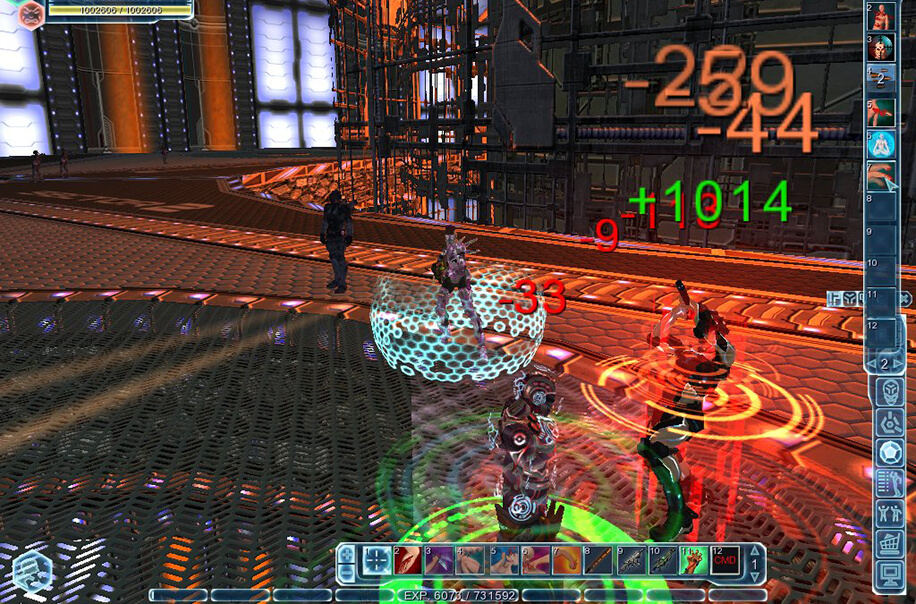
Task: Open the monitor system menu
Action: [889, 575]
